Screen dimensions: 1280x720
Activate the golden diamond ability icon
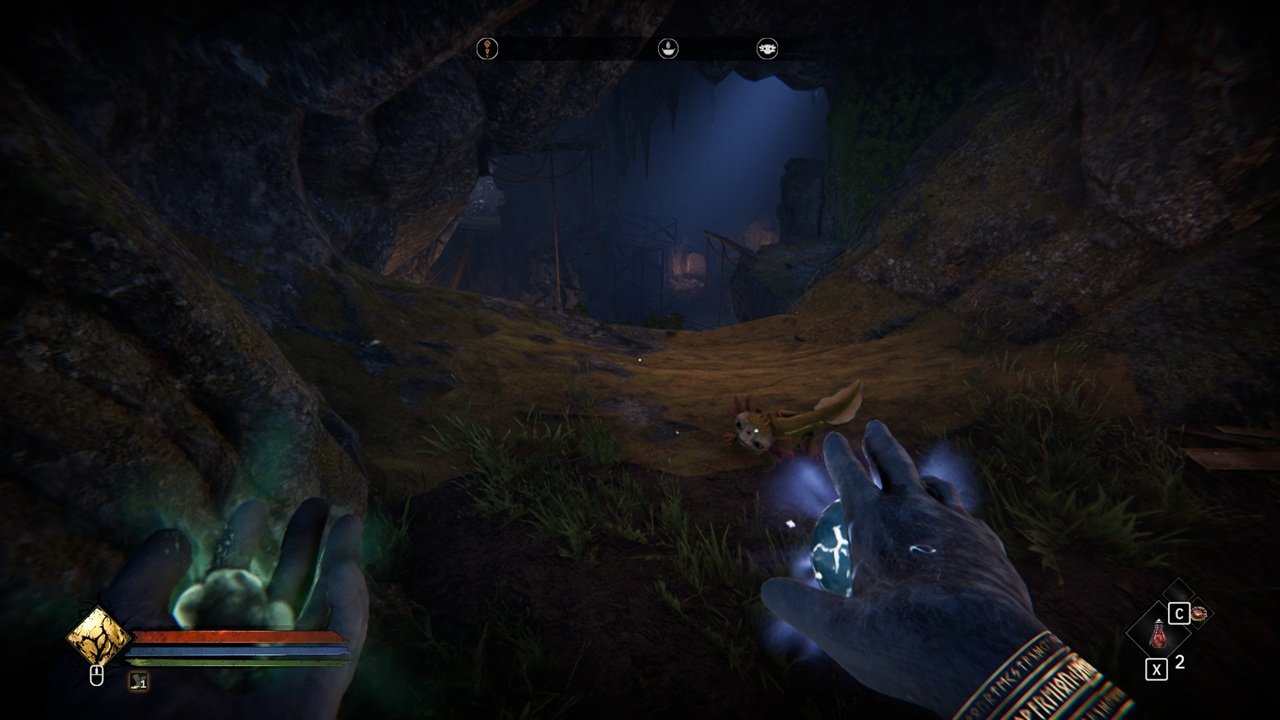(x=98, y=637)
